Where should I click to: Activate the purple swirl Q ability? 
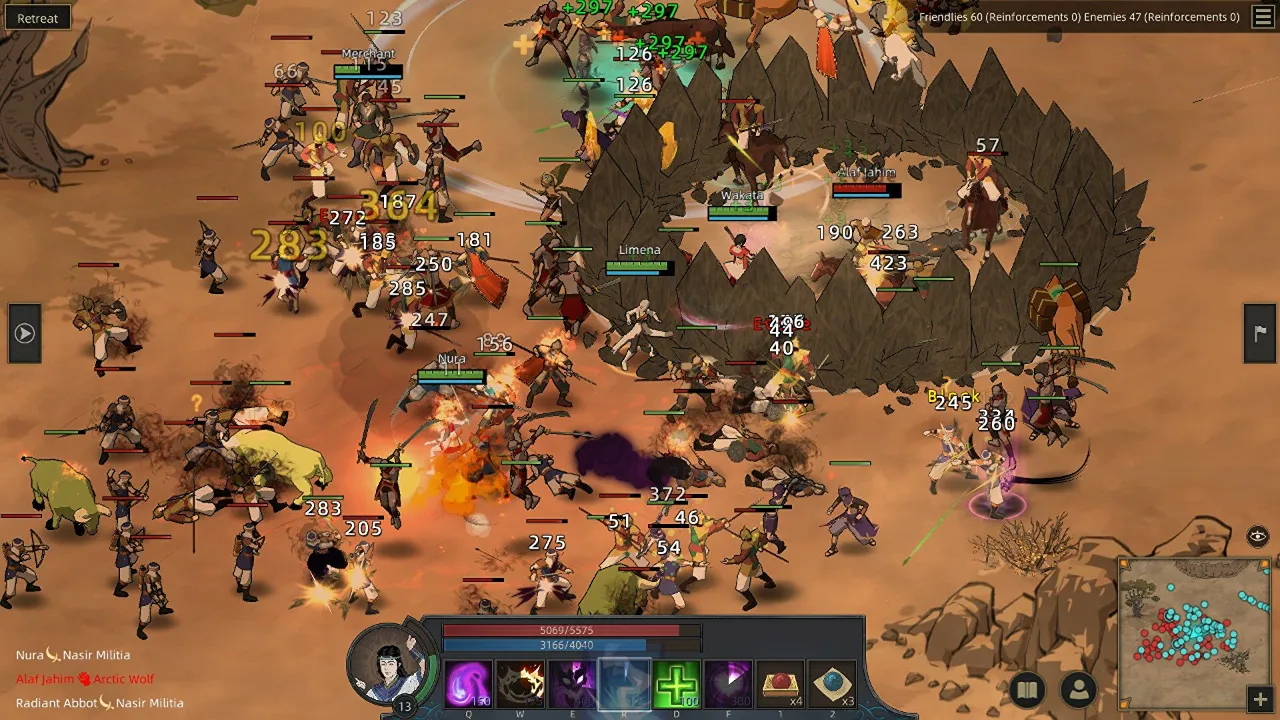(x=468, y=684)
